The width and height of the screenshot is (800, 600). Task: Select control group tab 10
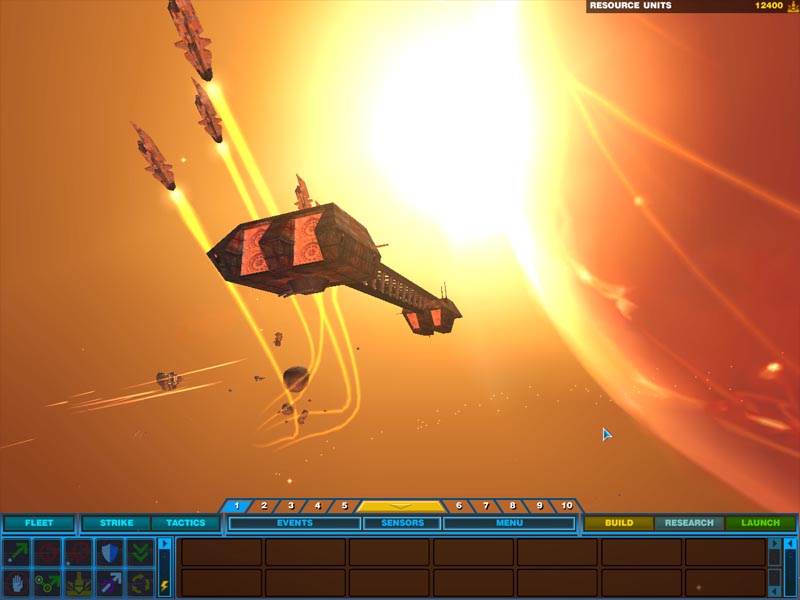coord(567,506)
